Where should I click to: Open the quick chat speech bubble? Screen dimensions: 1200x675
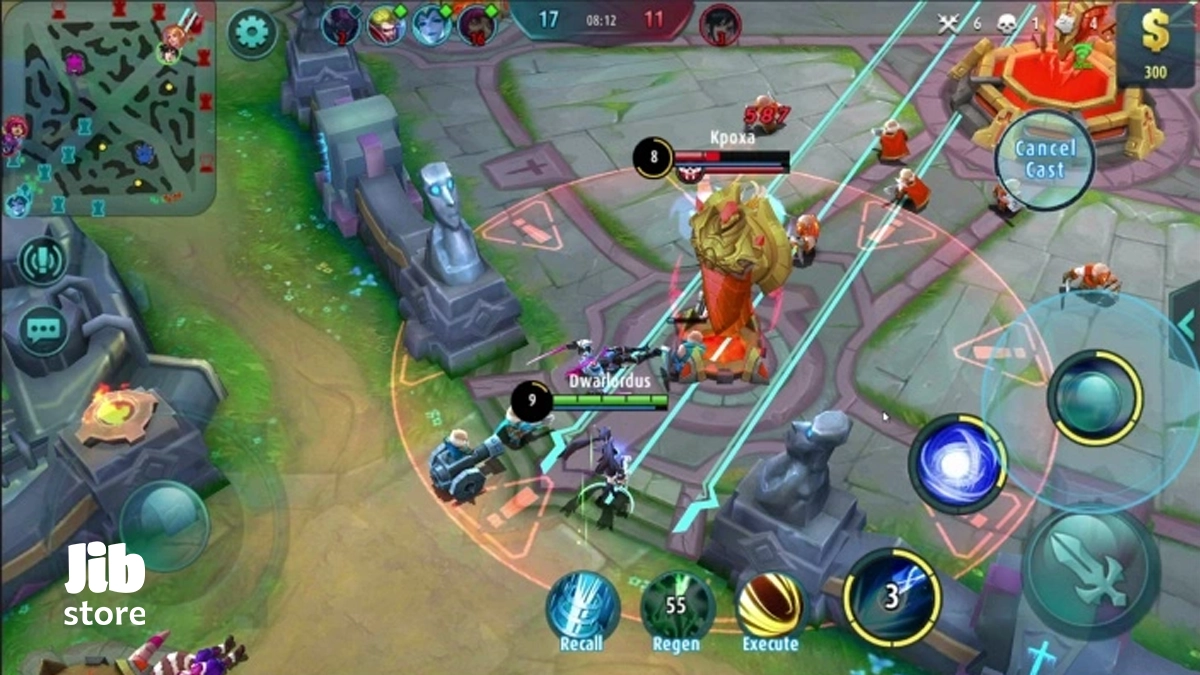point(42,329)
